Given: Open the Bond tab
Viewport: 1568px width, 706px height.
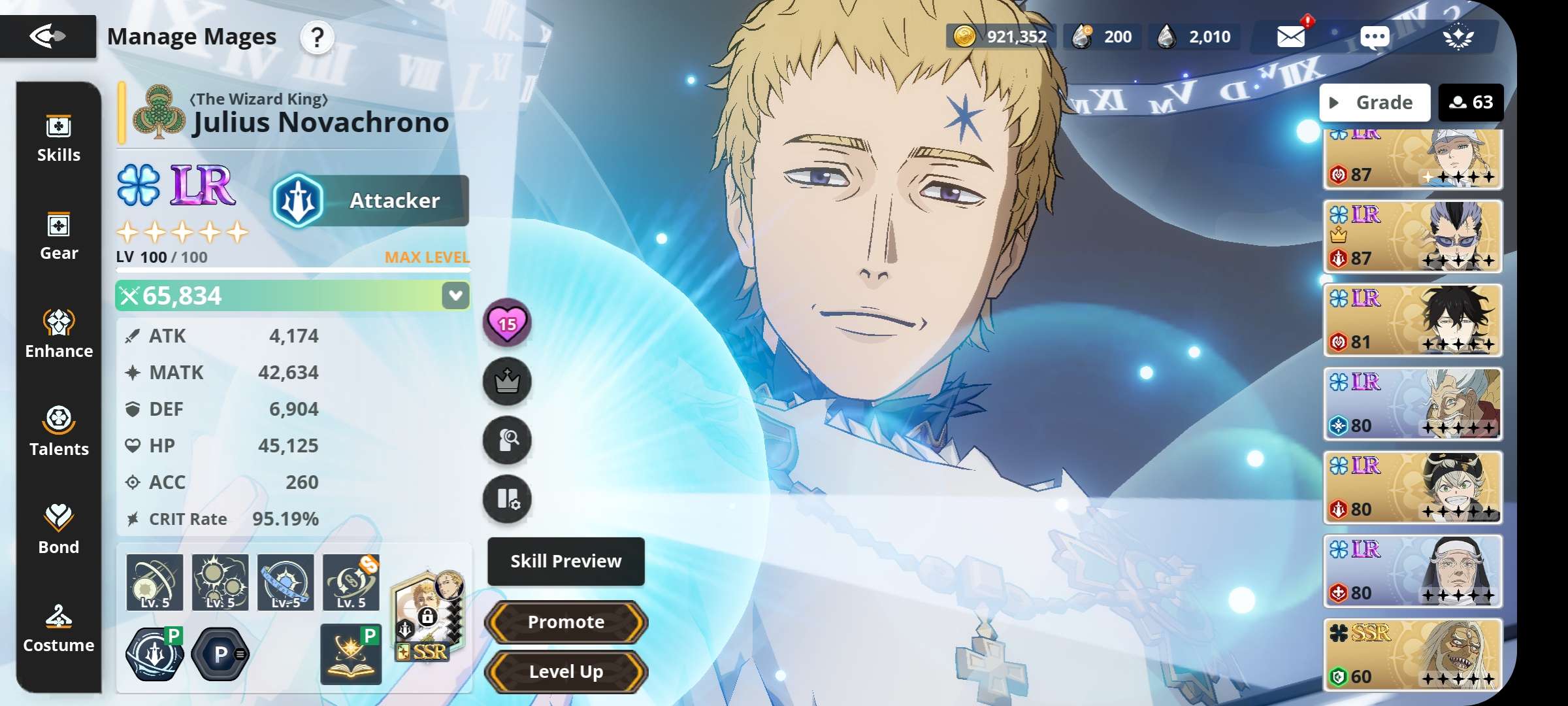Looking at the screenshot, I should (59, 530).
